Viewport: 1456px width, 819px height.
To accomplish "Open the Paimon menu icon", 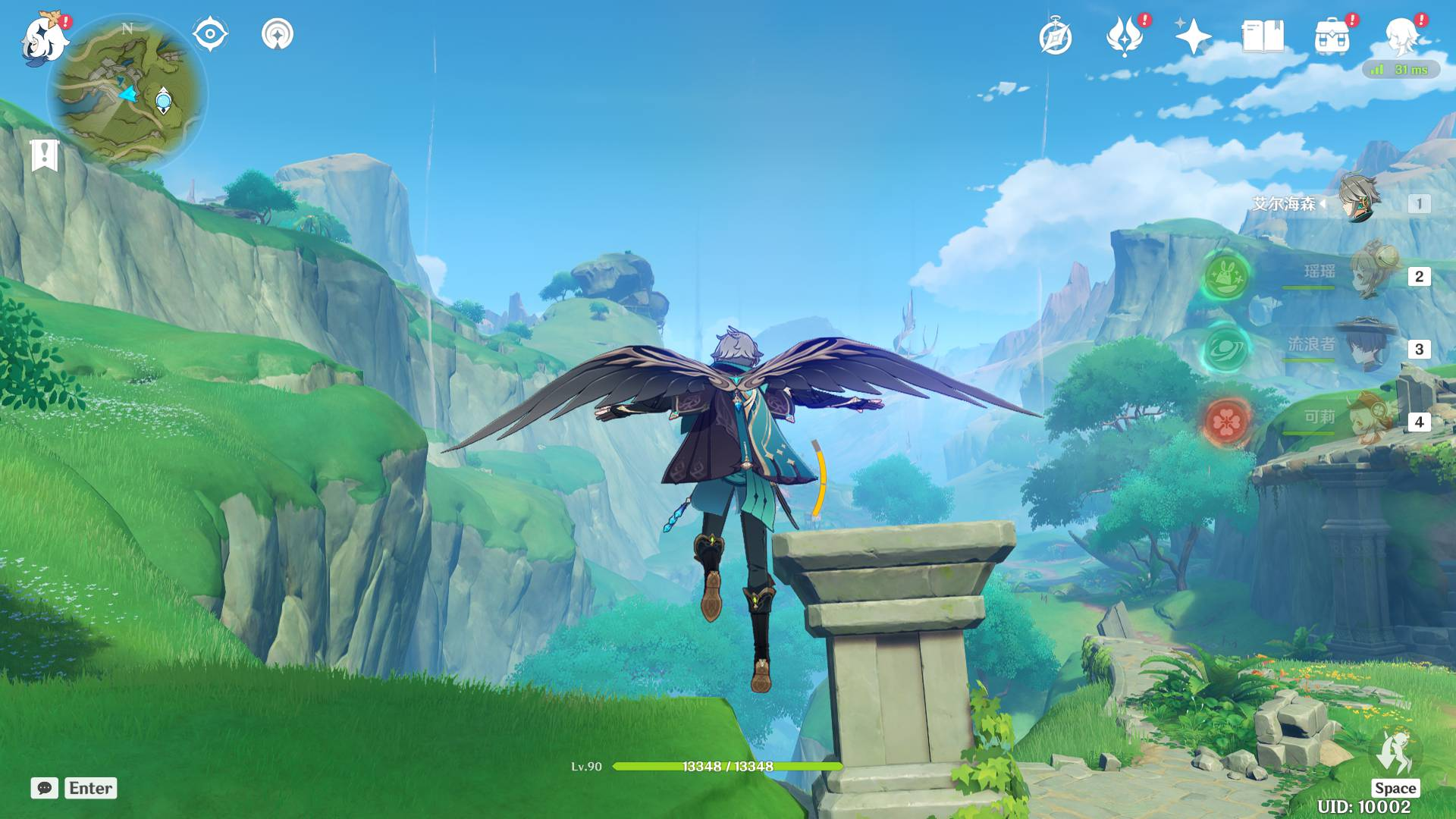I will [44, 38].
